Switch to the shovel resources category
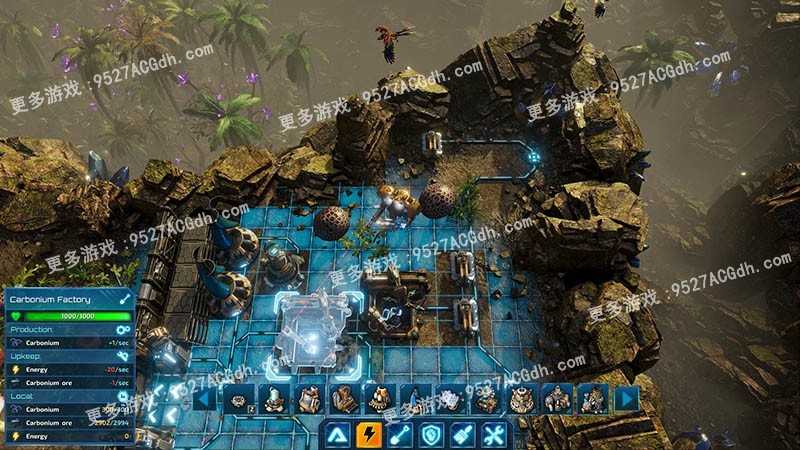800x450 pixels. [400, 435]
